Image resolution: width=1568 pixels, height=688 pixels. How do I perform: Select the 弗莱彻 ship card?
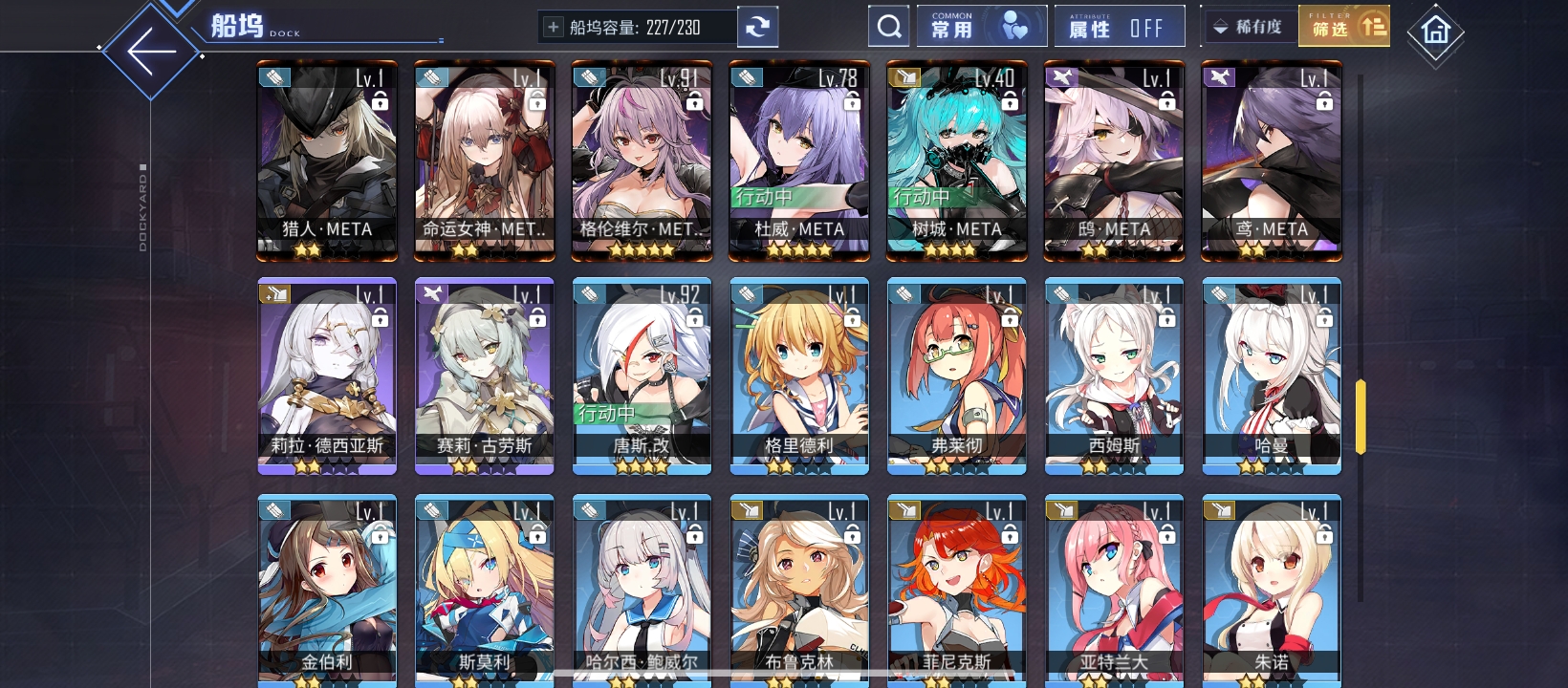[957, 373]
